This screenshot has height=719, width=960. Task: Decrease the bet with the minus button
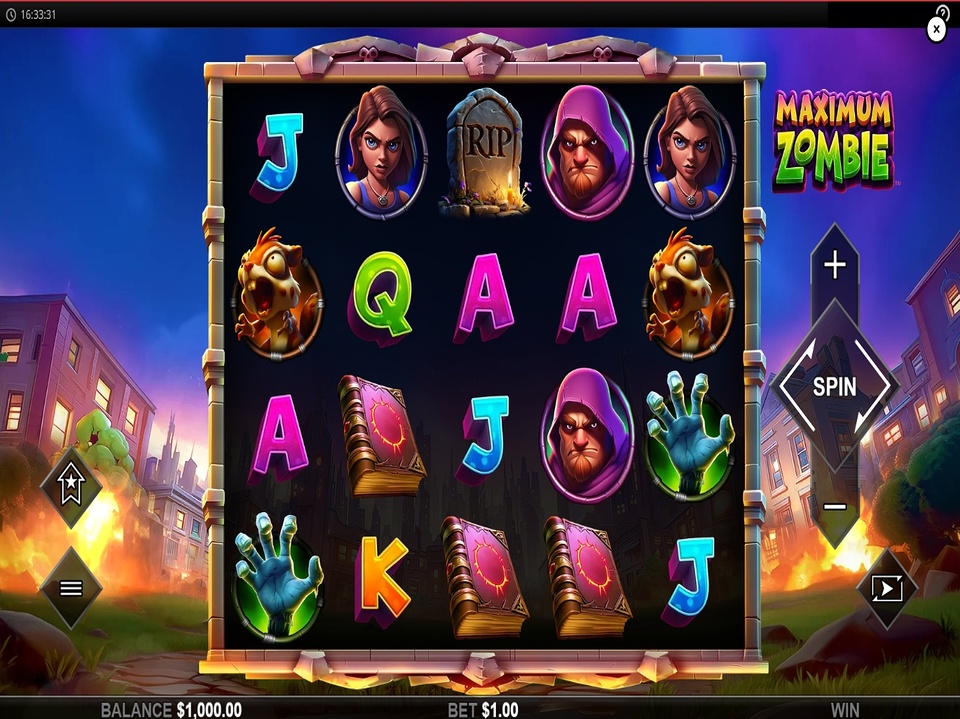point(834,506)
